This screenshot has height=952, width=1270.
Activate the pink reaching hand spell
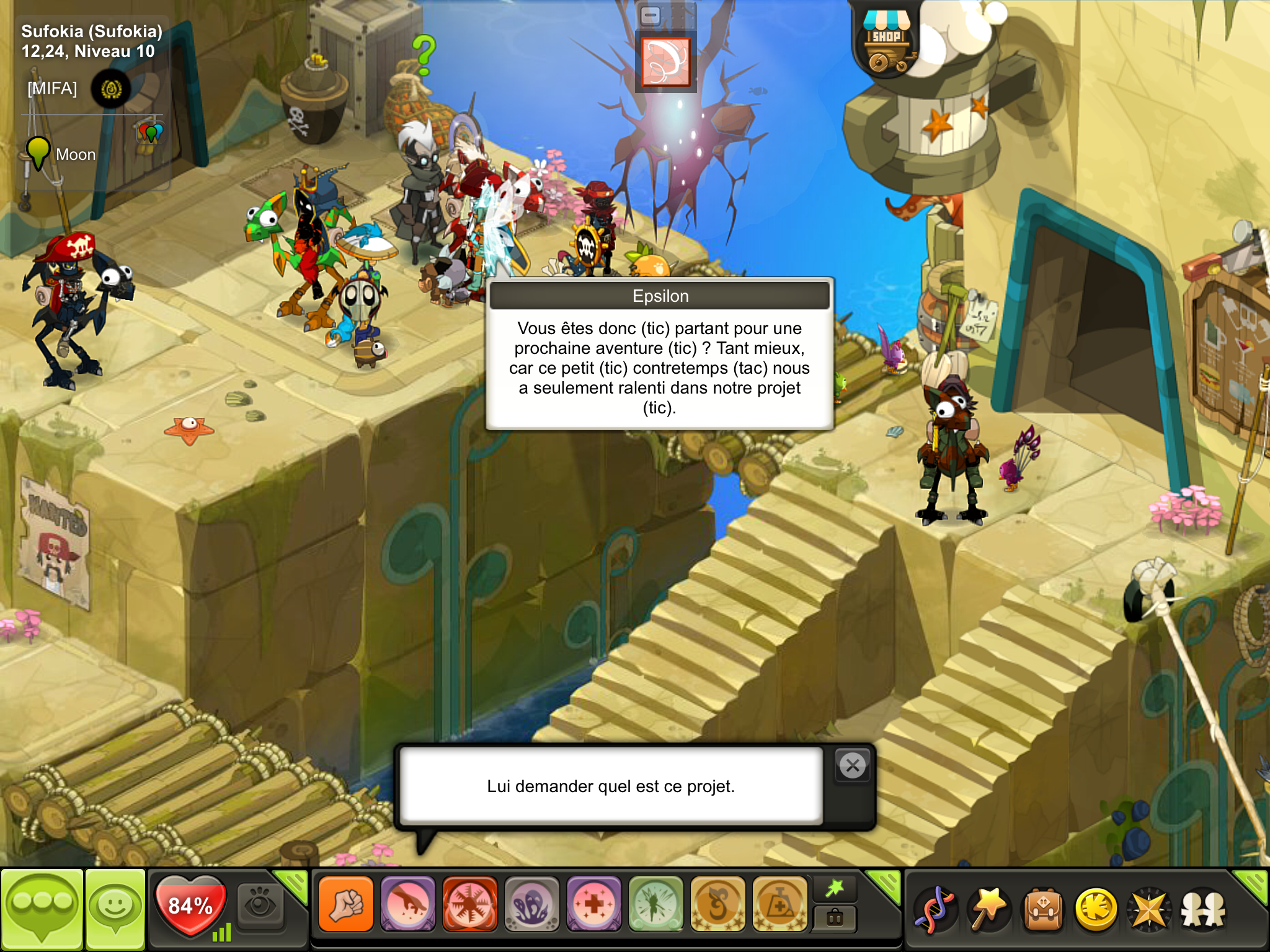408,905
